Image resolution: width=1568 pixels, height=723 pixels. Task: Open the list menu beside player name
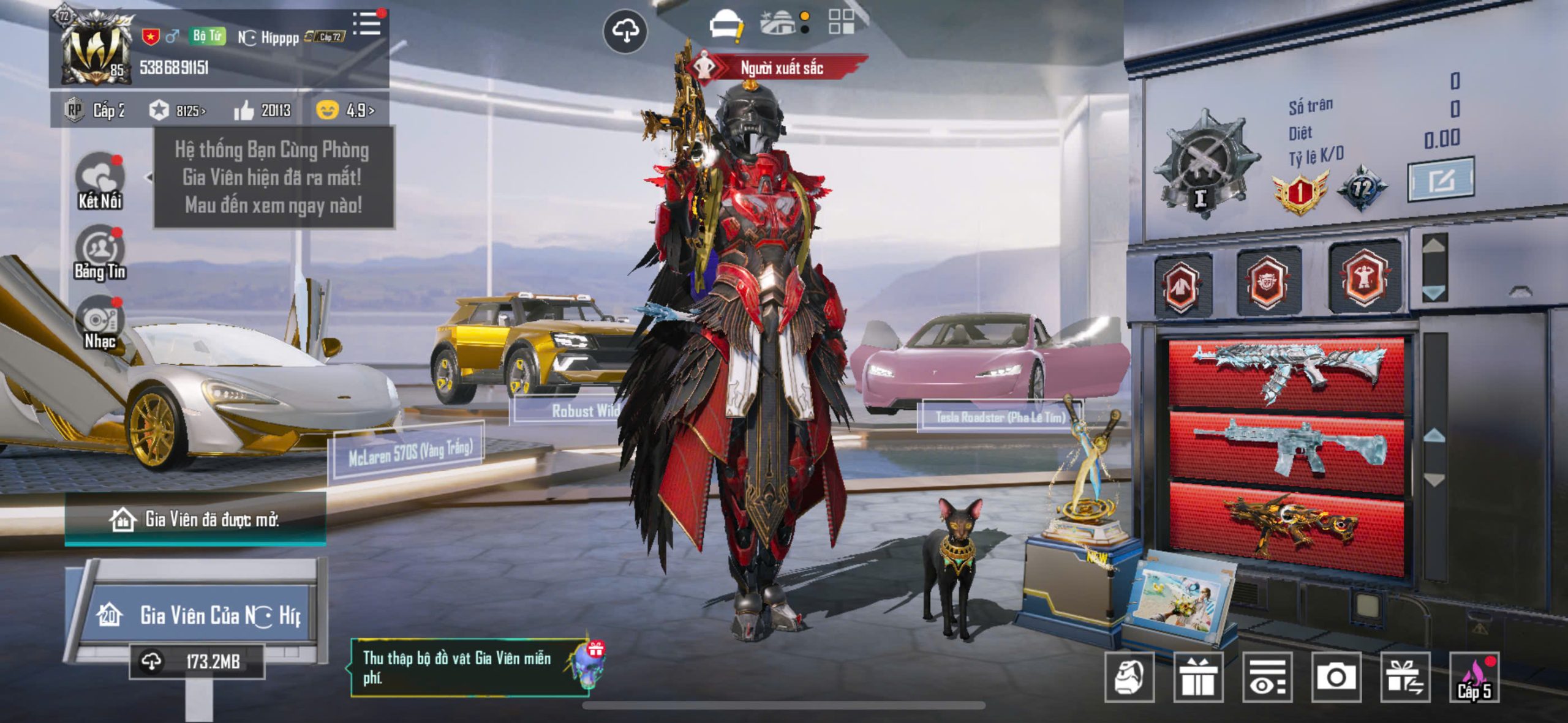367,24
